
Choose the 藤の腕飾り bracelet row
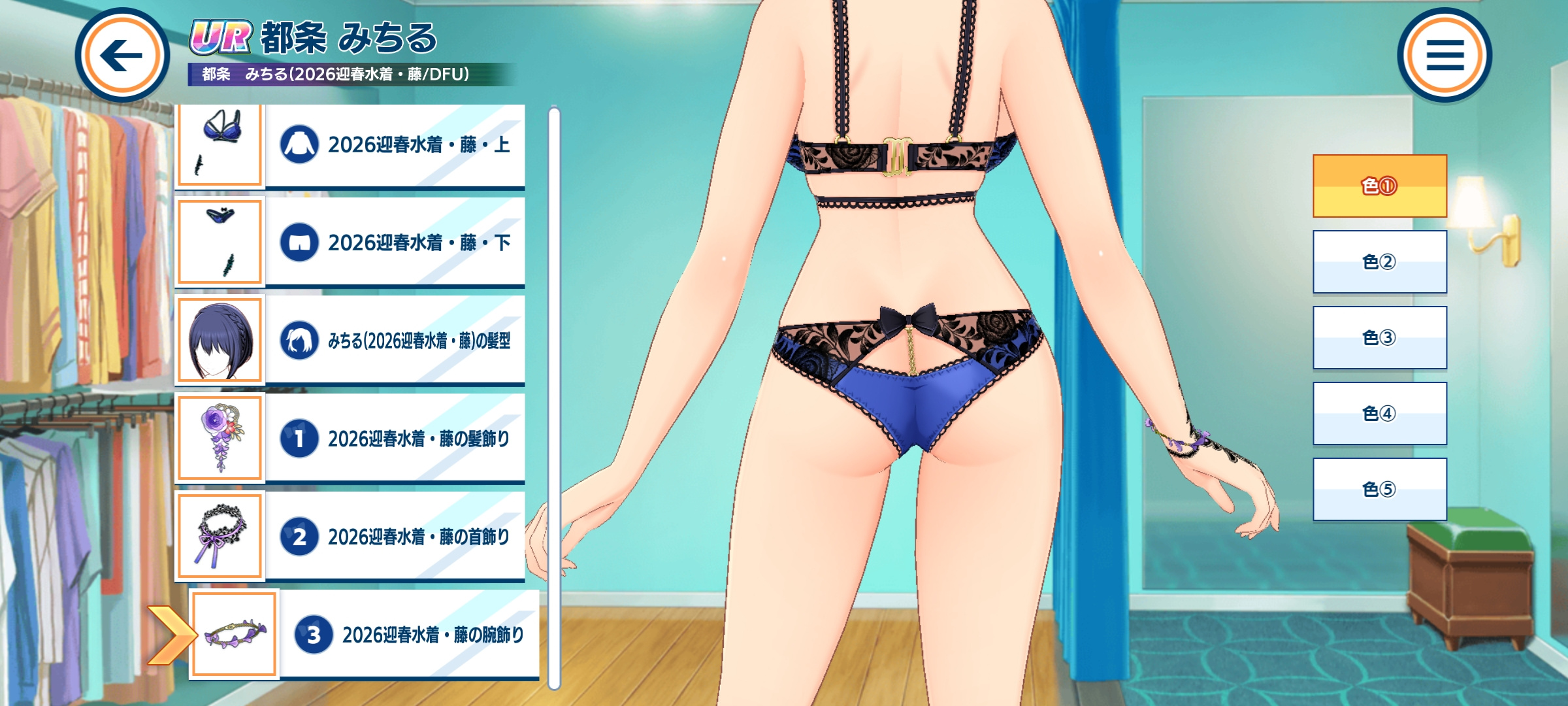pos(409,635)
